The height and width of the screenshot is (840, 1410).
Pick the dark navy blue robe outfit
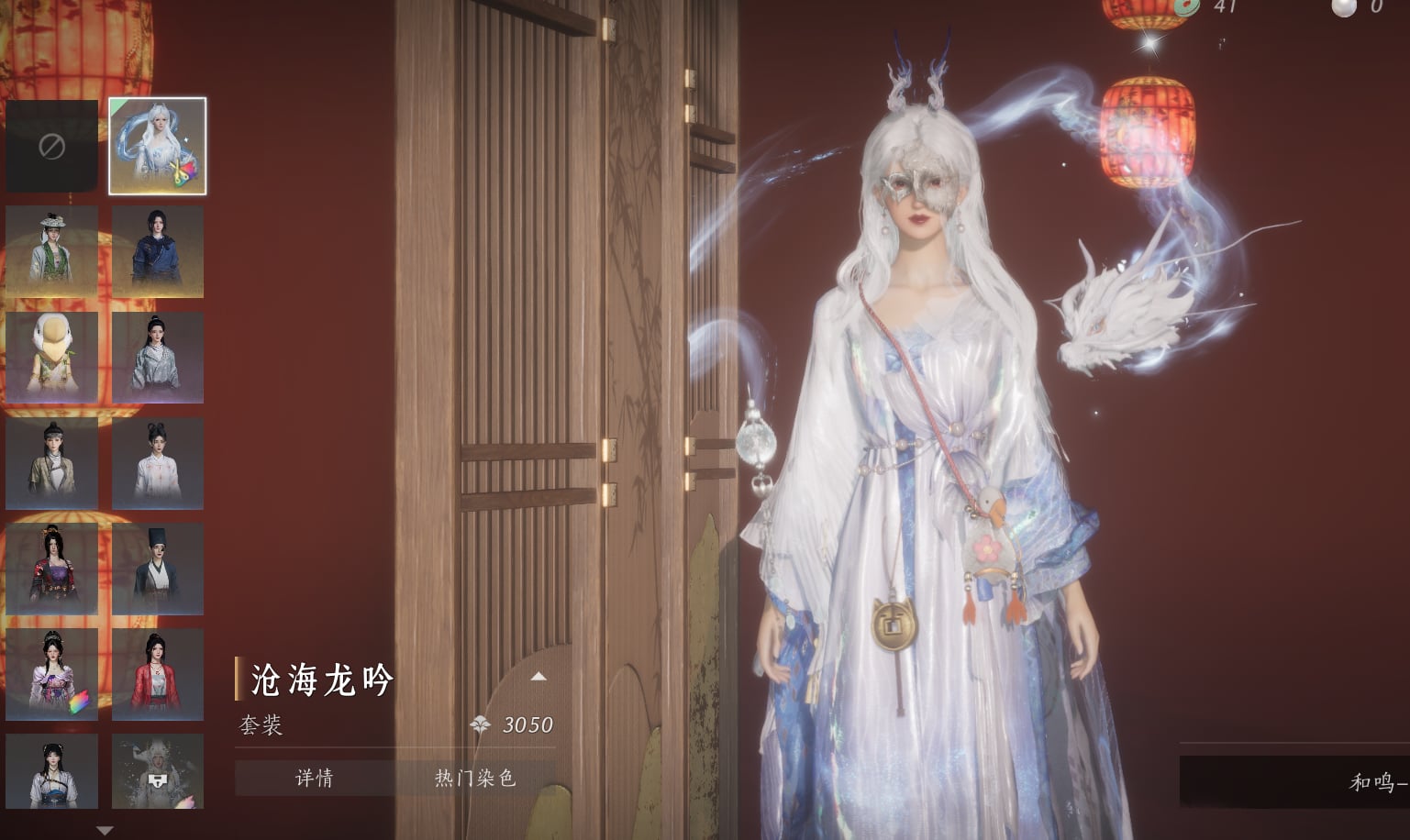157,251
